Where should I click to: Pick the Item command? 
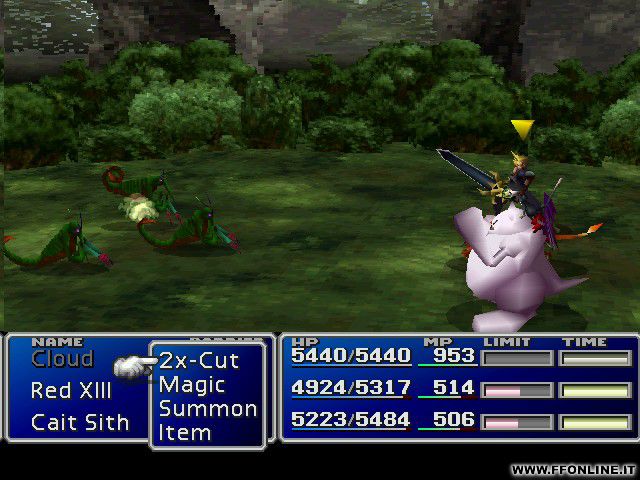coord(185,433)
